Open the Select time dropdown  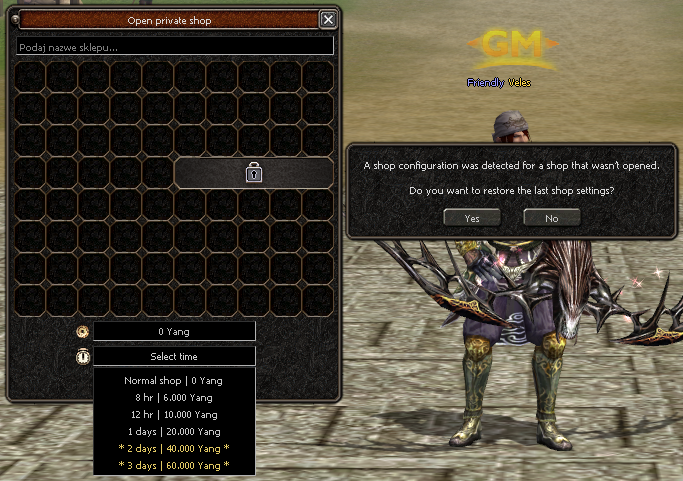[x=174, y=356]
